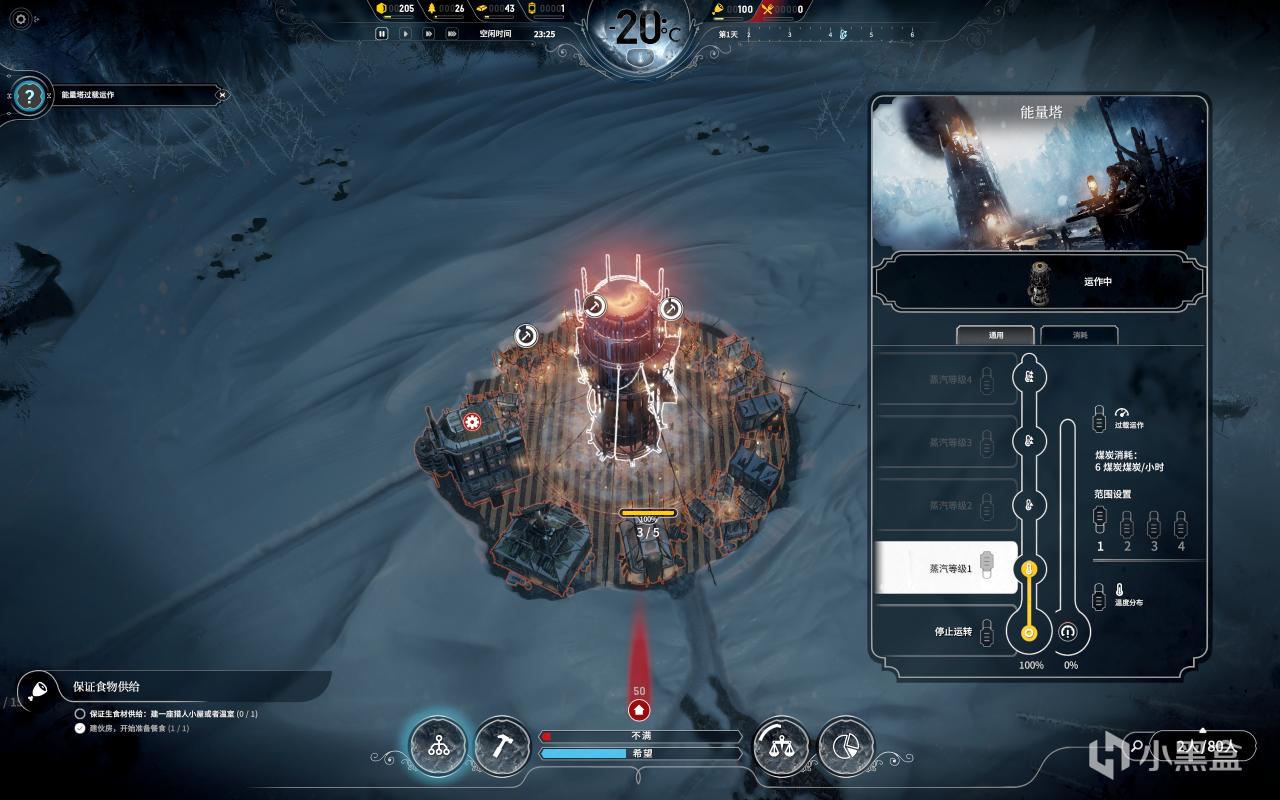
Task: Toggle the 温度分布 temperature overlay switch
Action: [1100, 595]
